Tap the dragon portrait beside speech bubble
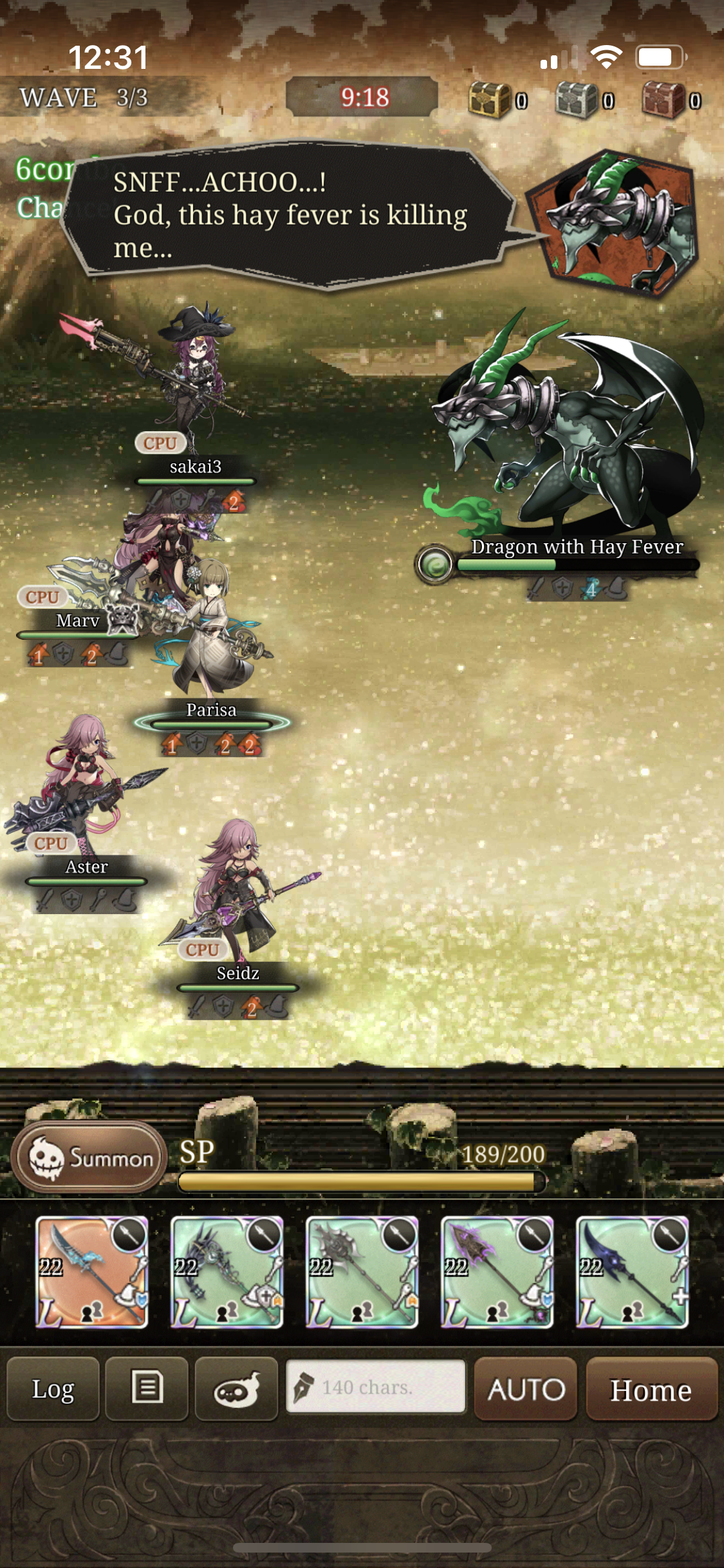 click(x=610, y=222)
